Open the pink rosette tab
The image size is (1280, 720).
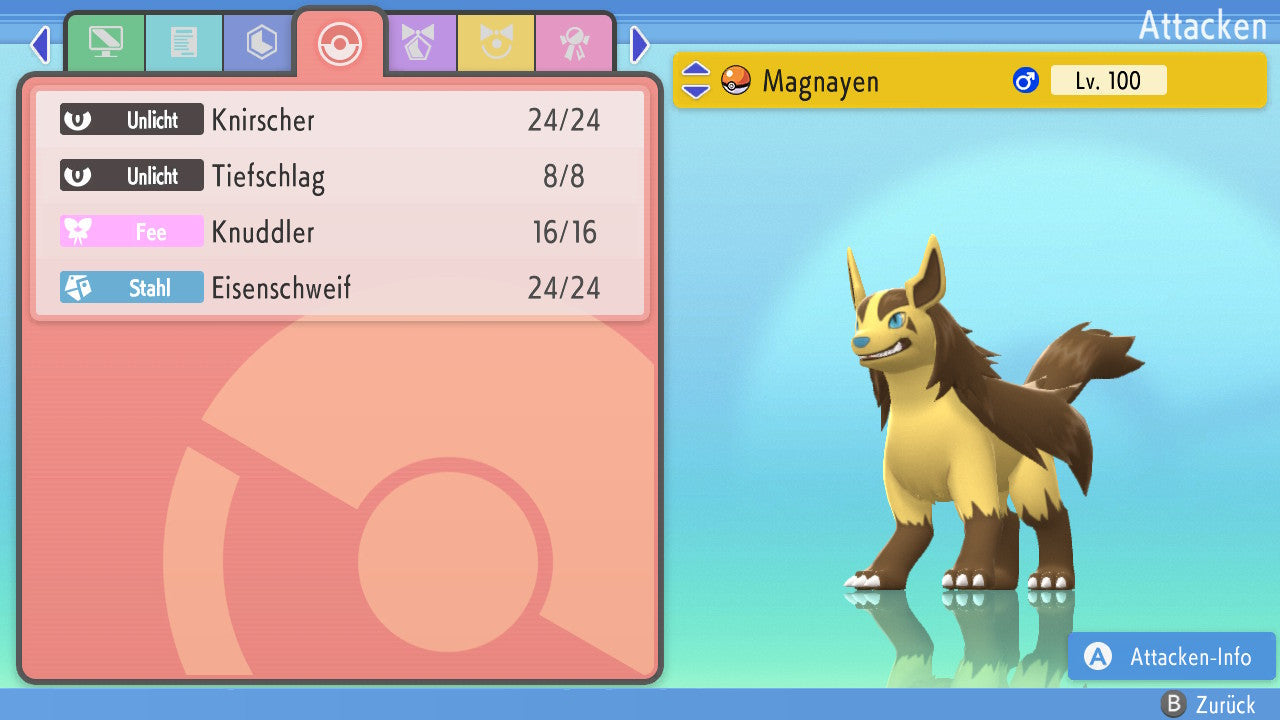click(x=573, y=43)
